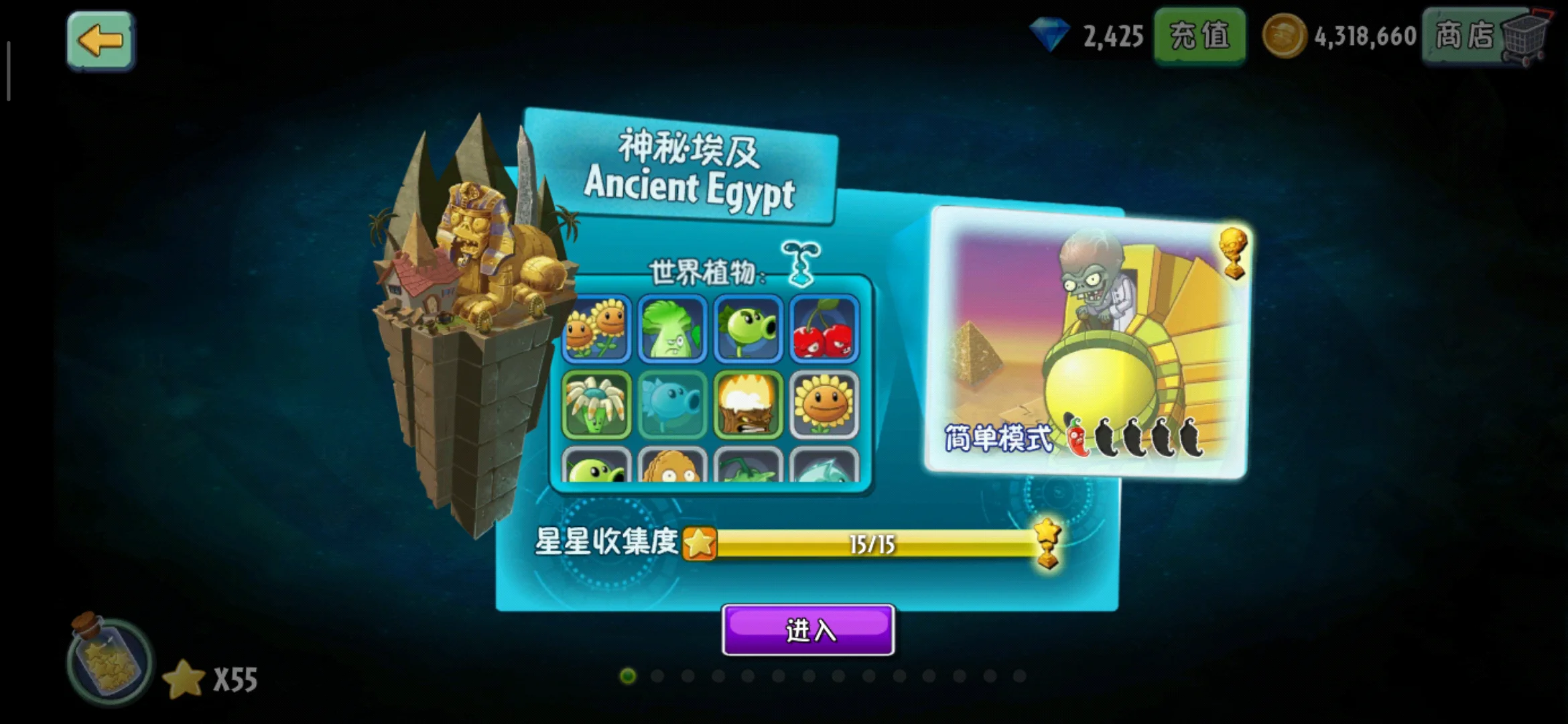Go back with the yellow arrow button
This screenshot has width=1568, height=724.
(x=101, y=40)
